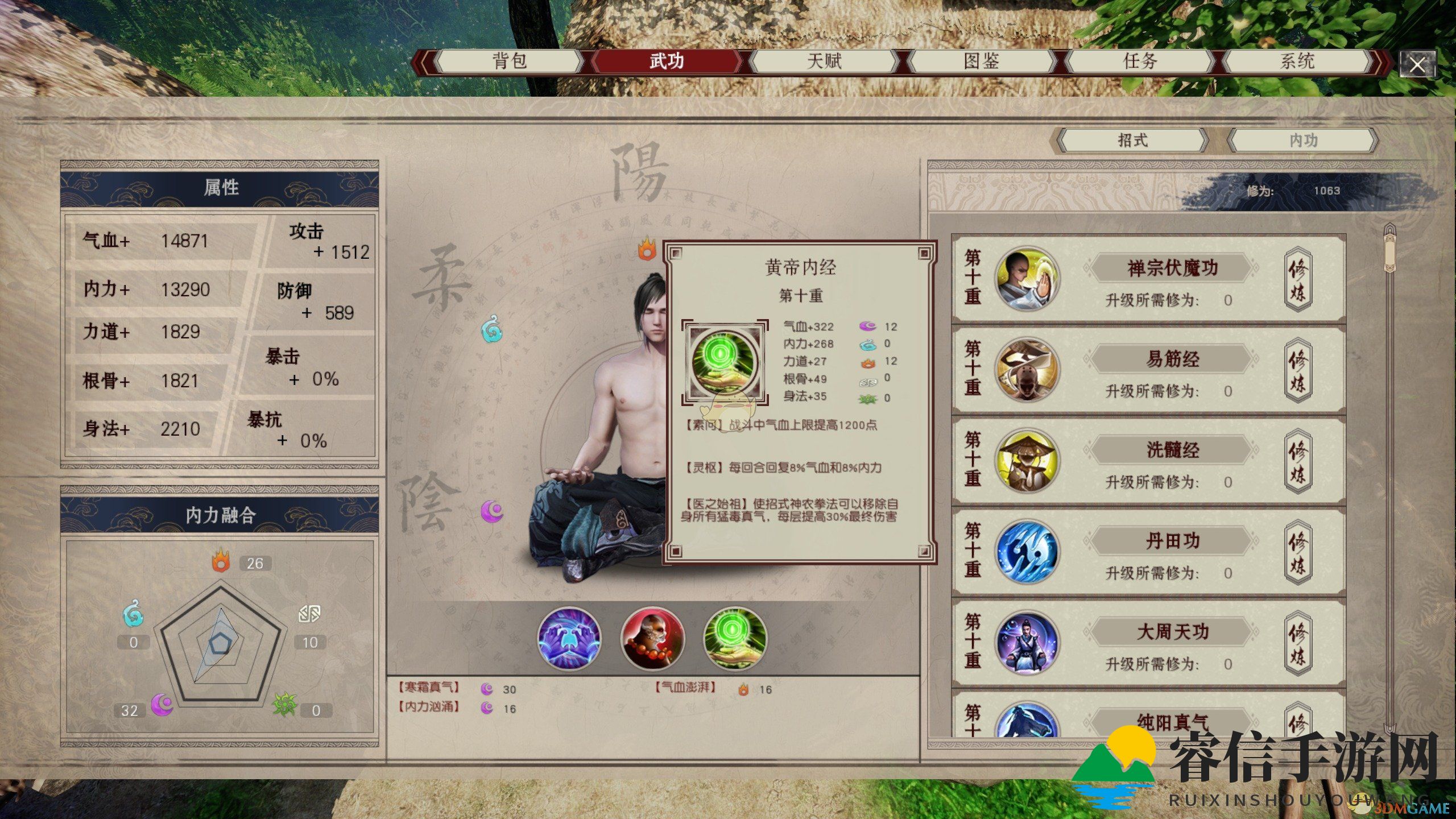Select the purple hands equipped skill slot

coord(569,638)
